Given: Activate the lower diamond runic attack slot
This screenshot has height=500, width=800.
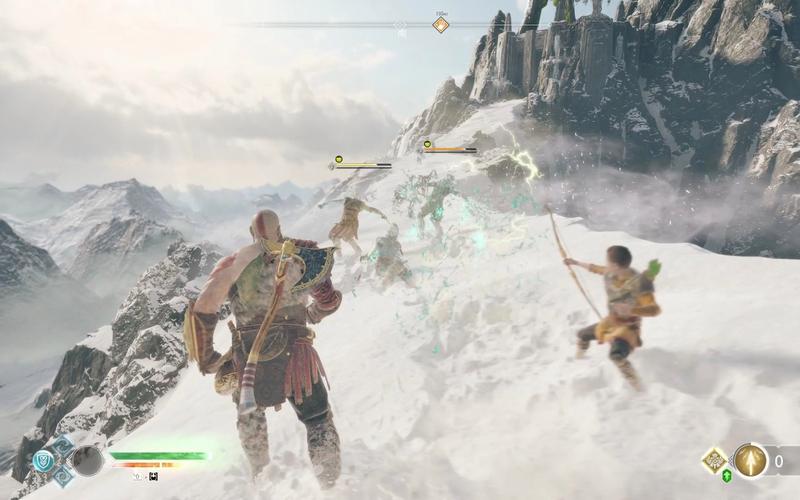Looking at the screenshot, I should point(64,477).
